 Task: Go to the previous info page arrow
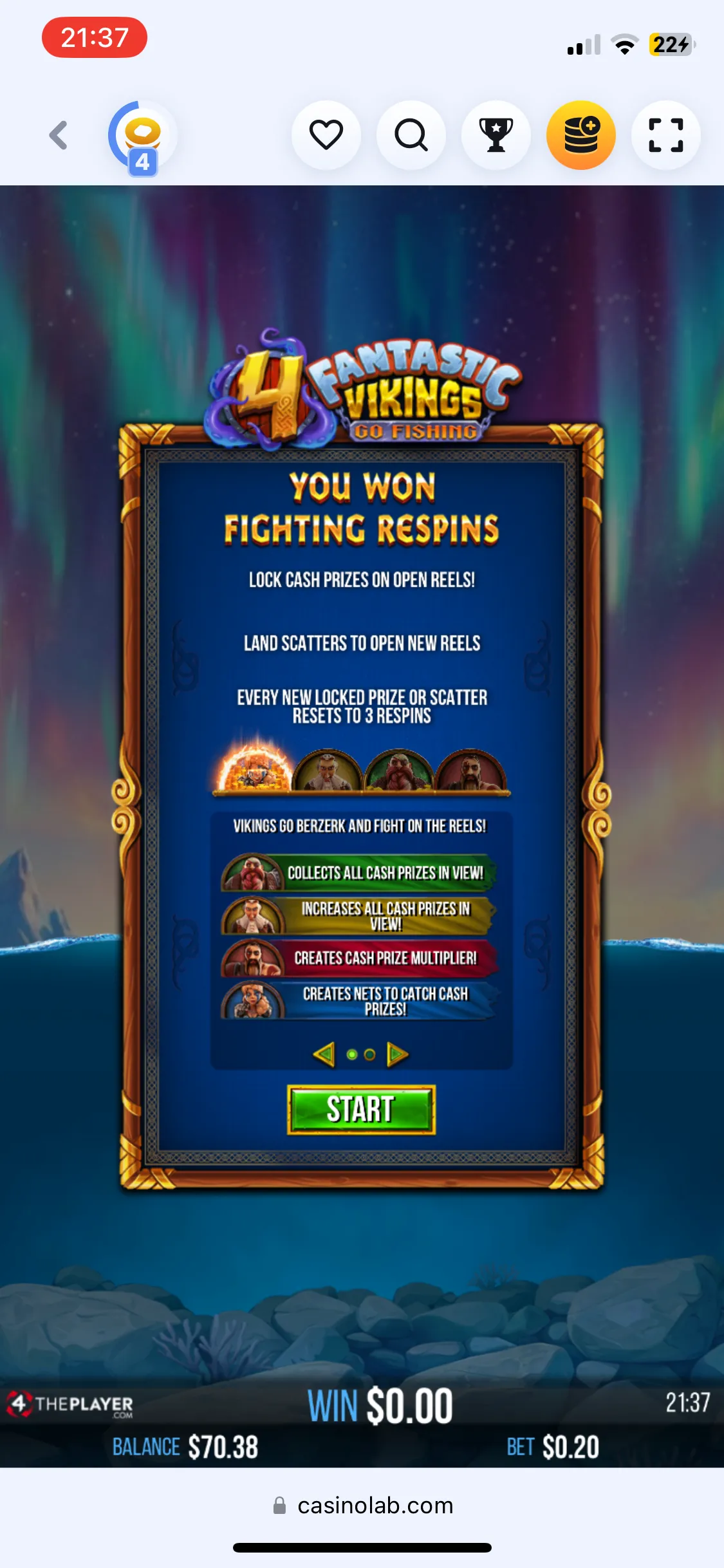[324, 1054]
